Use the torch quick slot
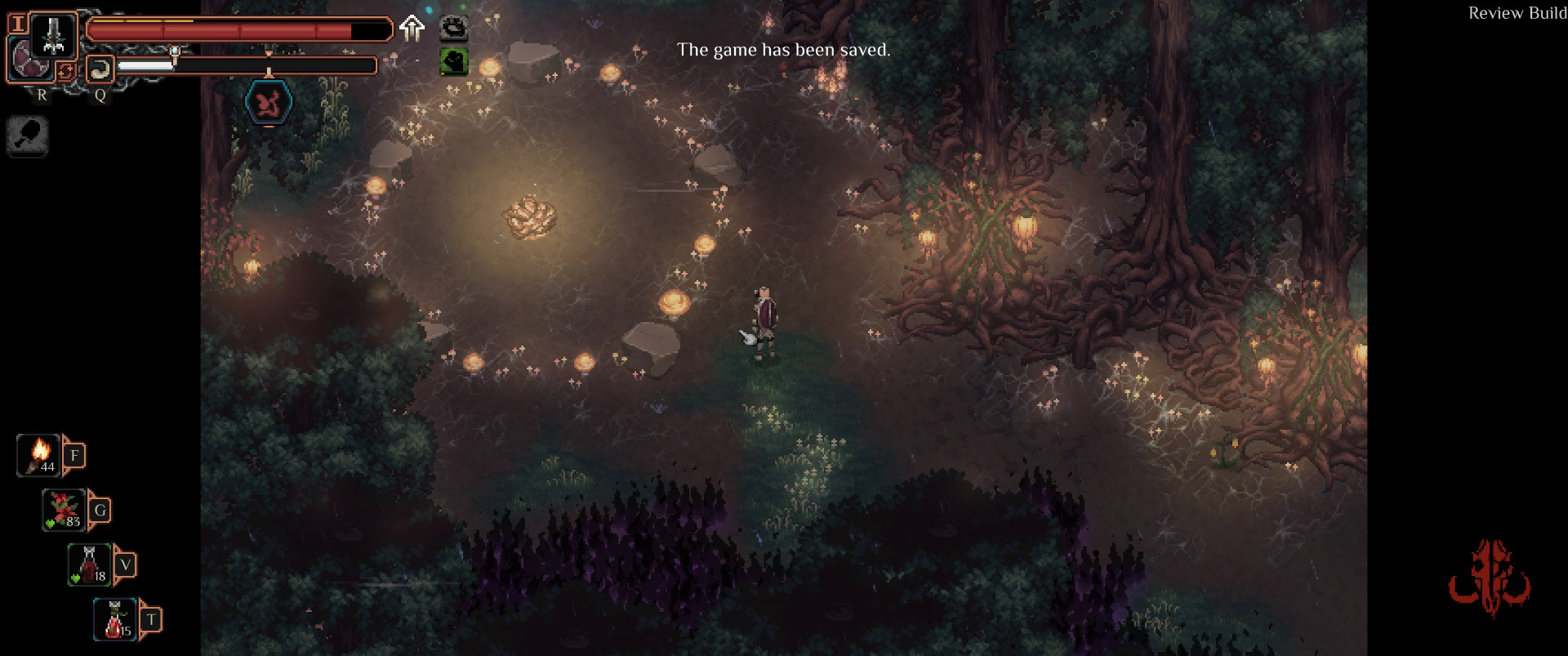 pyautogui.click(x=39, y=455)
